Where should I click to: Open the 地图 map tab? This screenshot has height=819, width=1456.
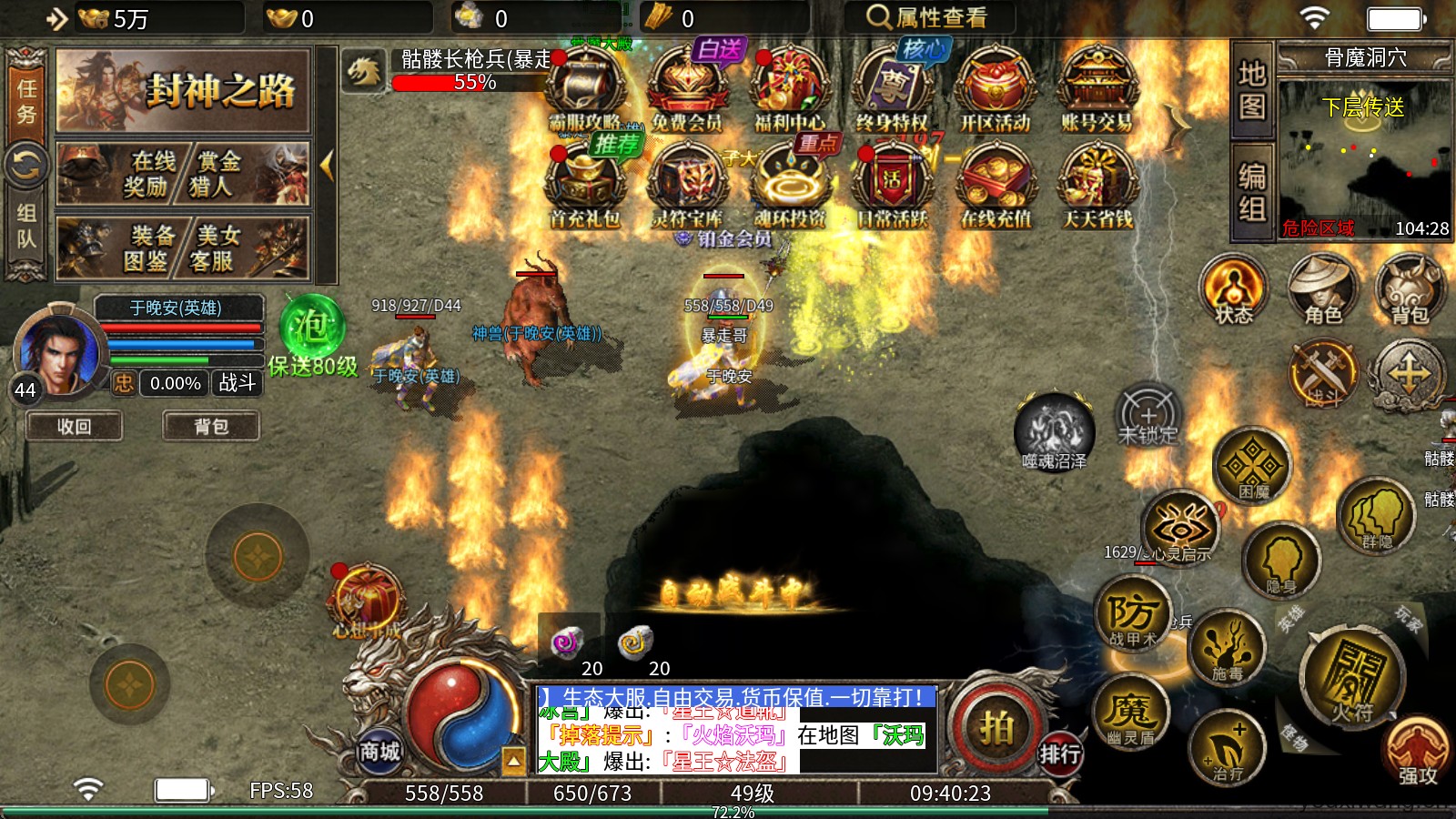tap(1252, 89)
